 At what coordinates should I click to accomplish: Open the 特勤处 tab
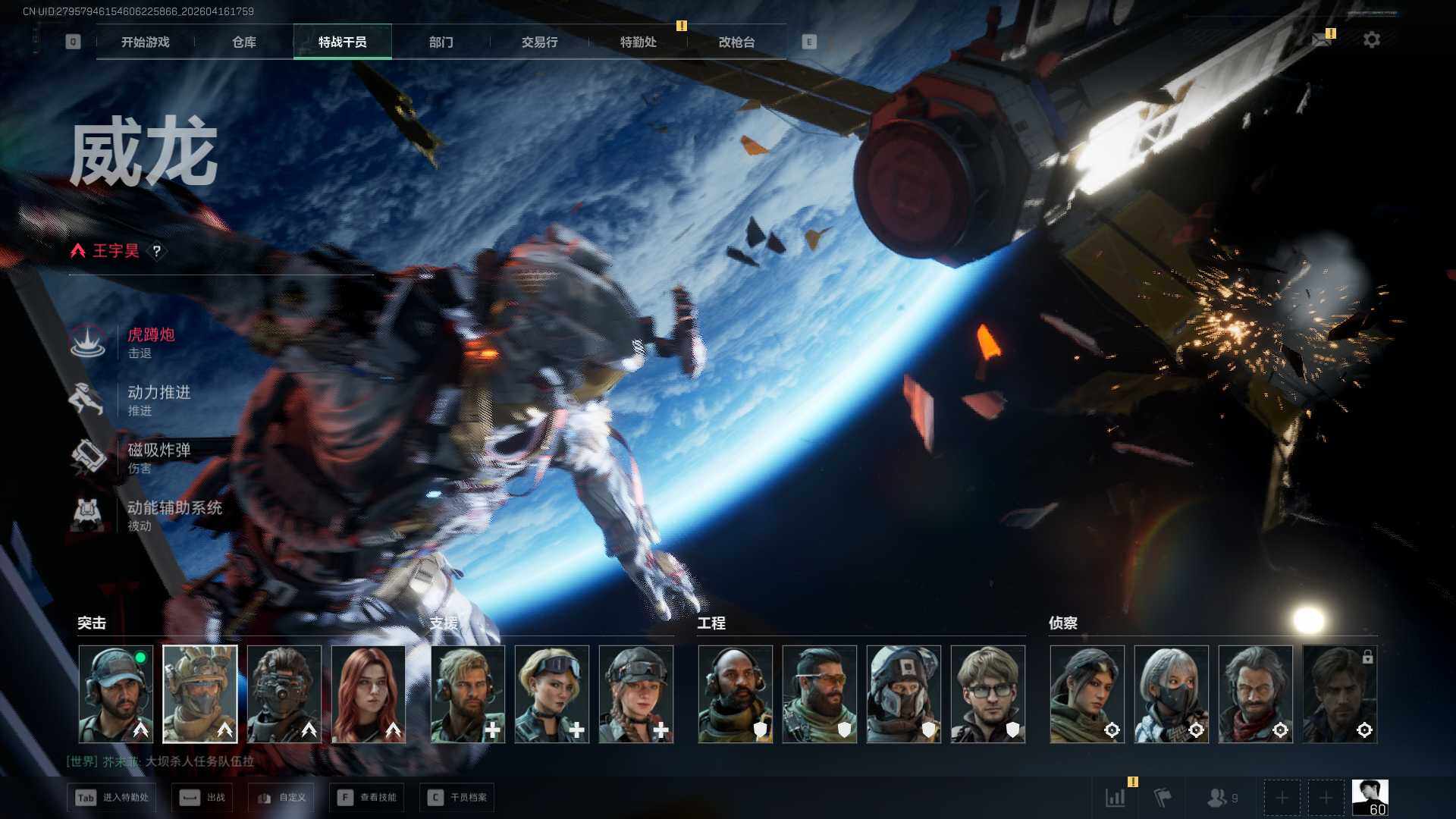(x=638, y=42)
